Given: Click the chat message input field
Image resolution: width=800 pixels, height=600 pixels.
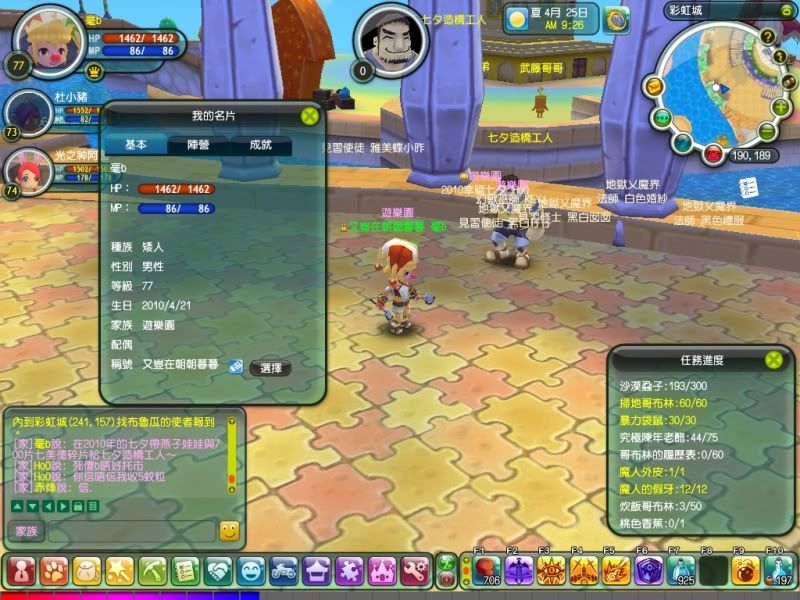Looking at the screenshot, I should coord(130,531).
